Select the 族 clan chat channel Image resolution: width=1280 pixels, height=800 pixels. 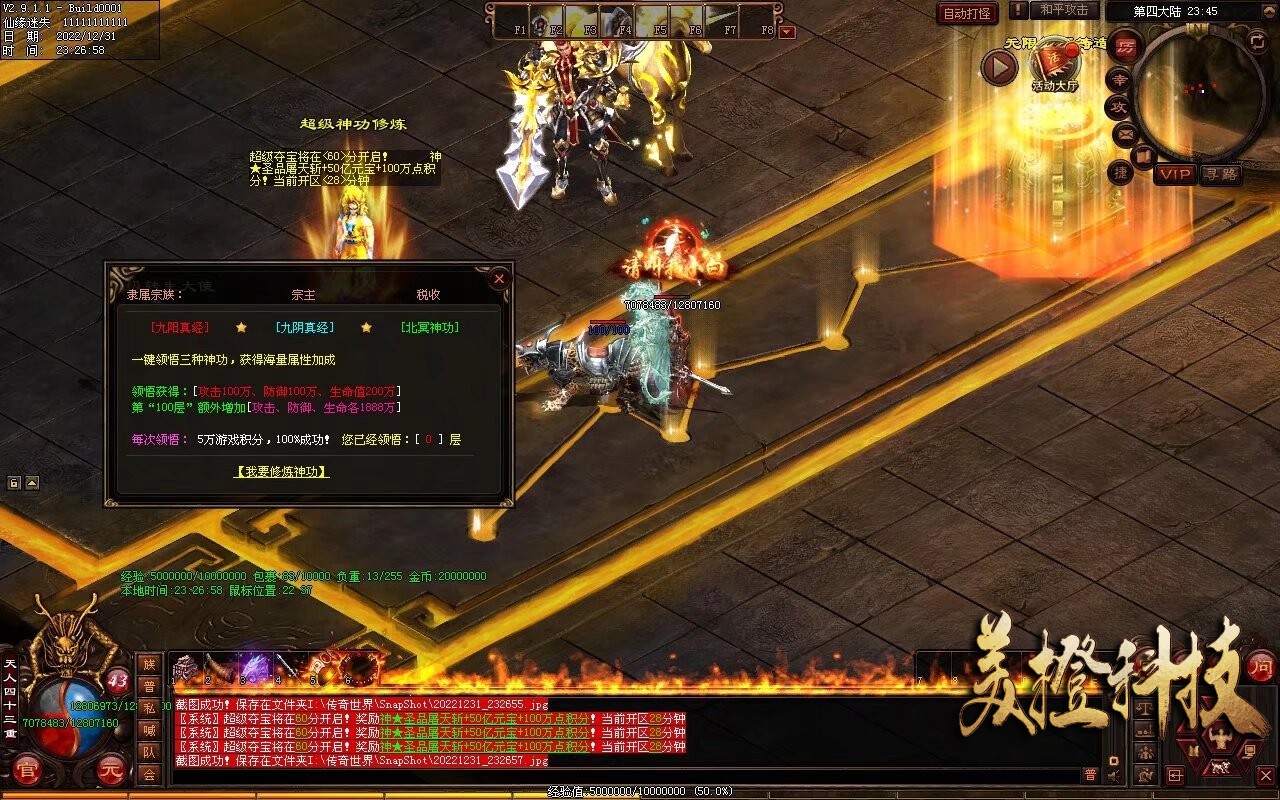point(149,664)
